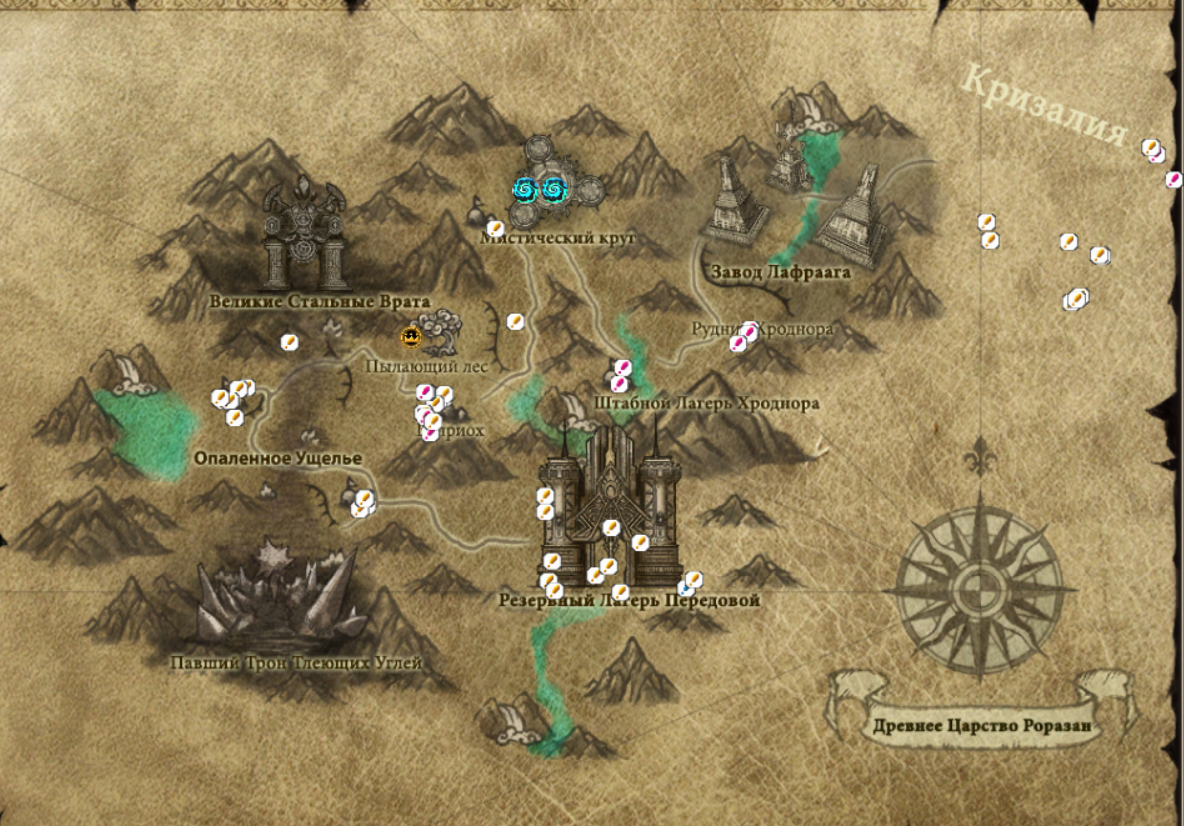Select the Штабной Лагерь Хроднора label
1184x826 pixels.
(x=706, y=404)
